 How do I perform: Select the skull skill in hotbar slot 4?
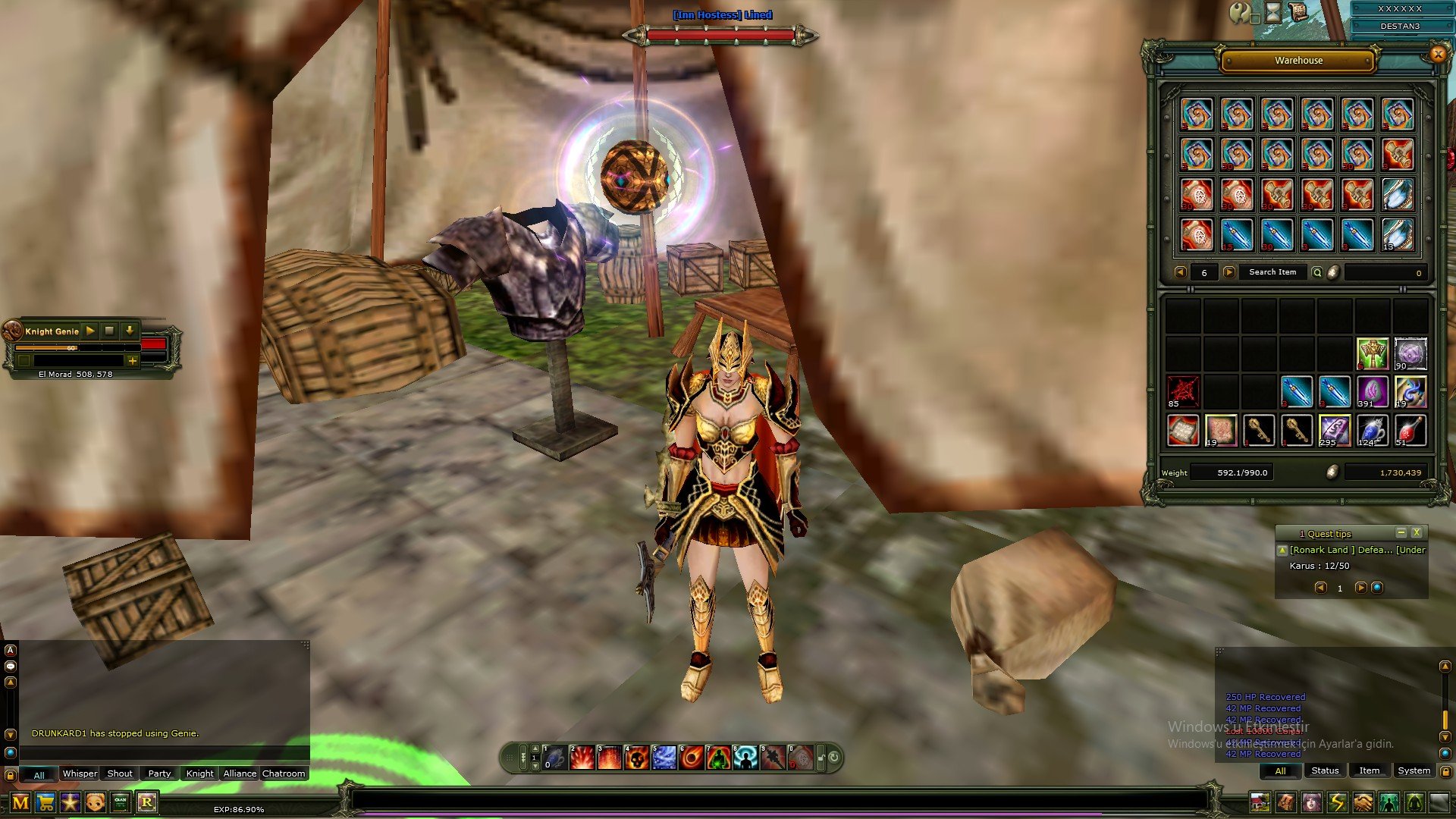(637, 758)
